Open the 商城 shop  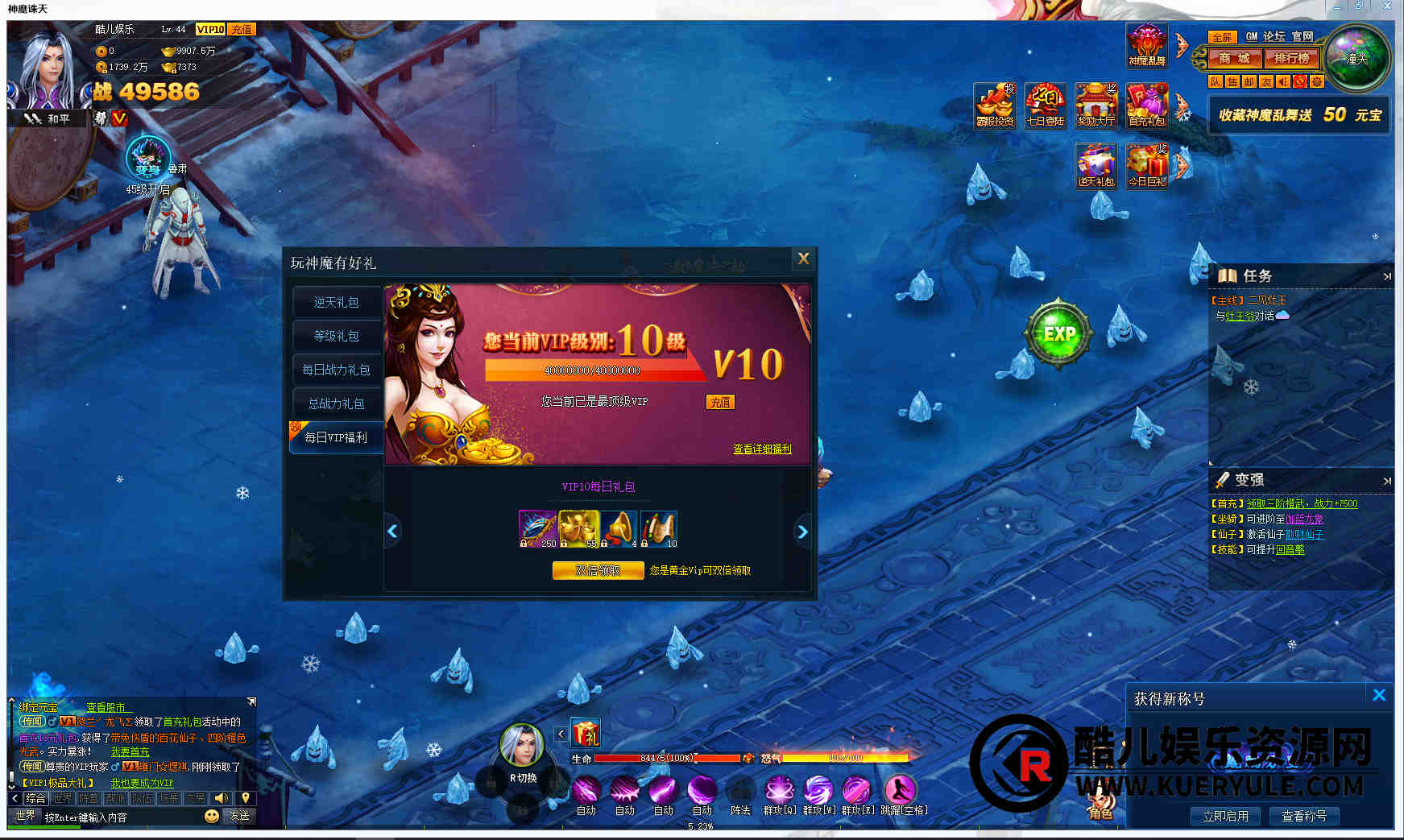(1234, 58)
